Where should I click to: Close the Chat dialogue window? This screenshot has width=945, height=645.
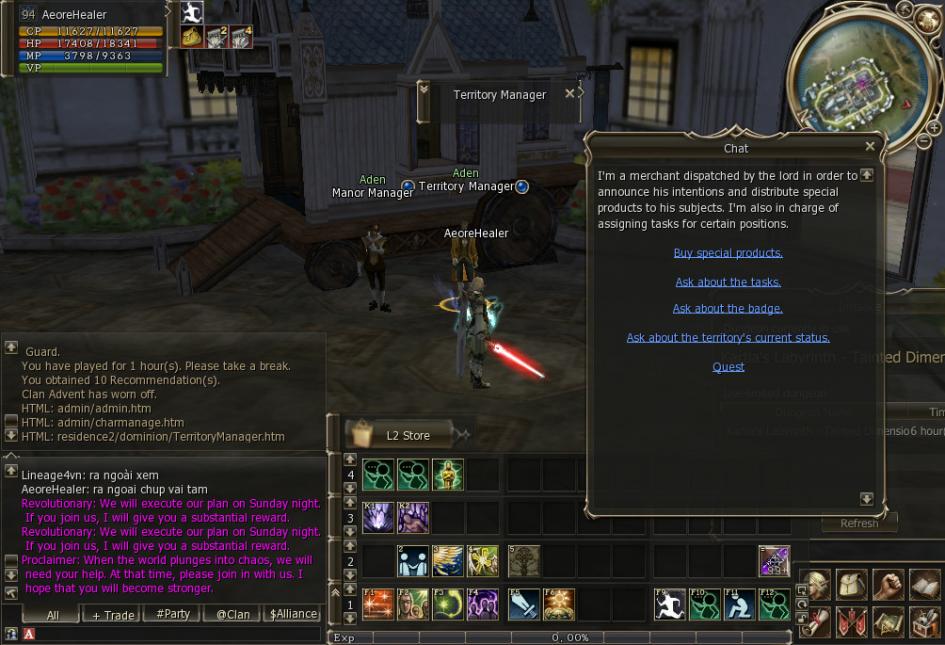pos(869,146)
